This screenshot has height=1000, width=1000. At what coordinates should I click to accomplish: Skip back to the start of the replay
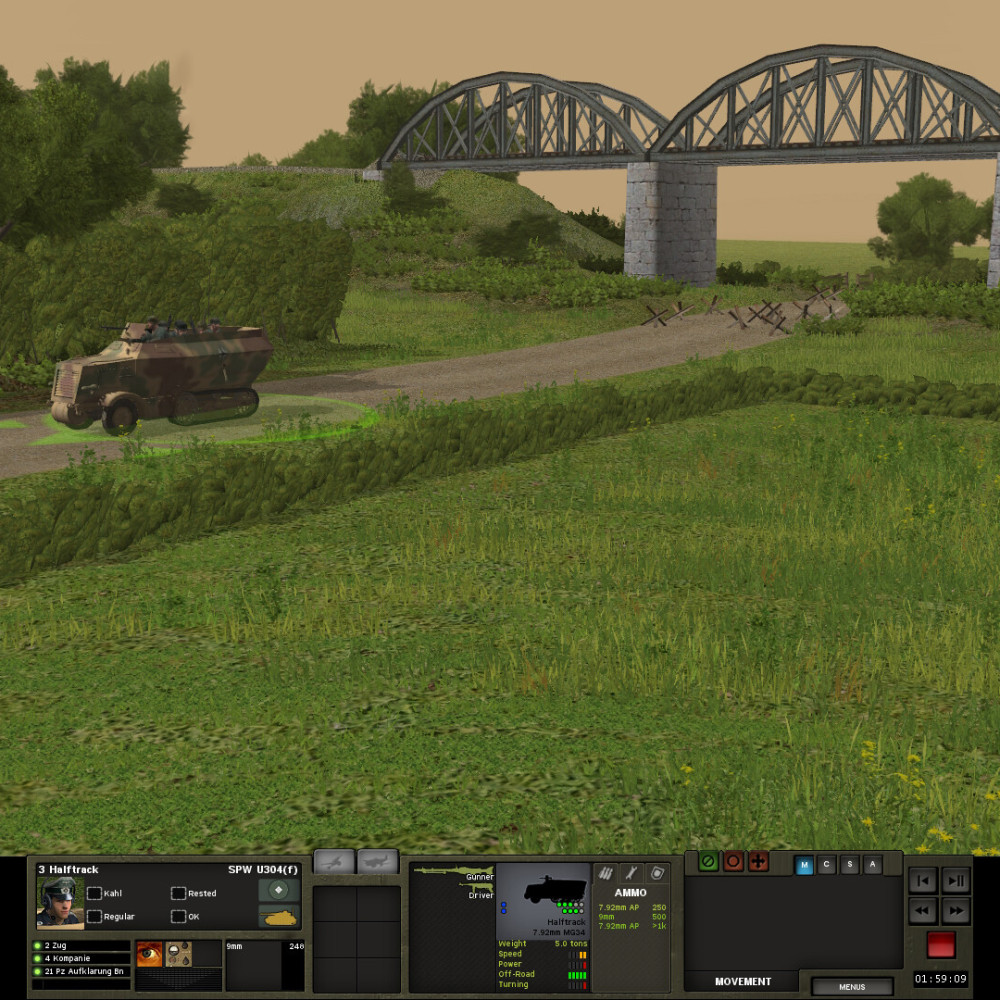924,881
